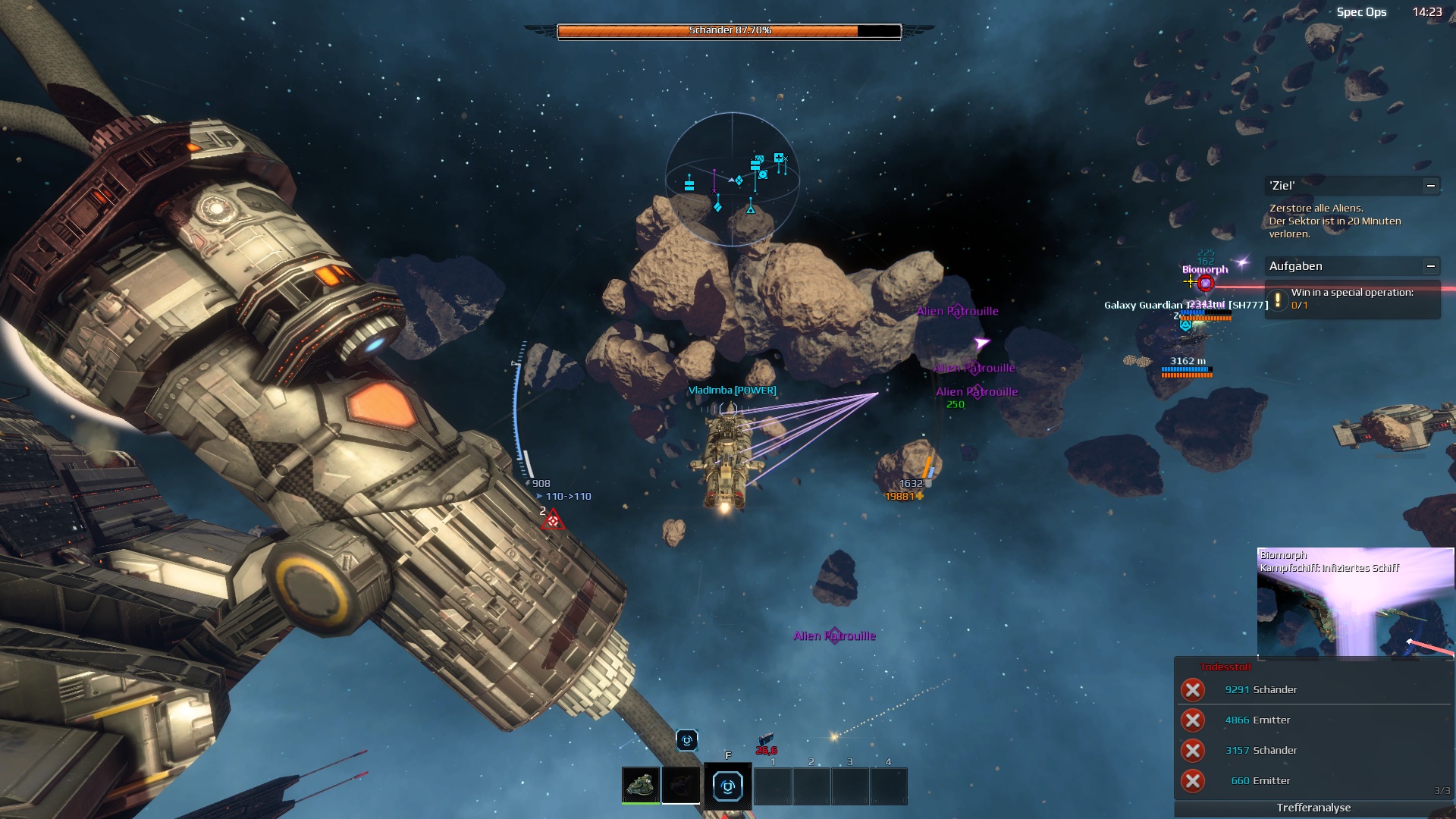Collapse the 'Ziel' objective panel
This screenshot has height=819, width=1456.
(x=1430, y=186)
